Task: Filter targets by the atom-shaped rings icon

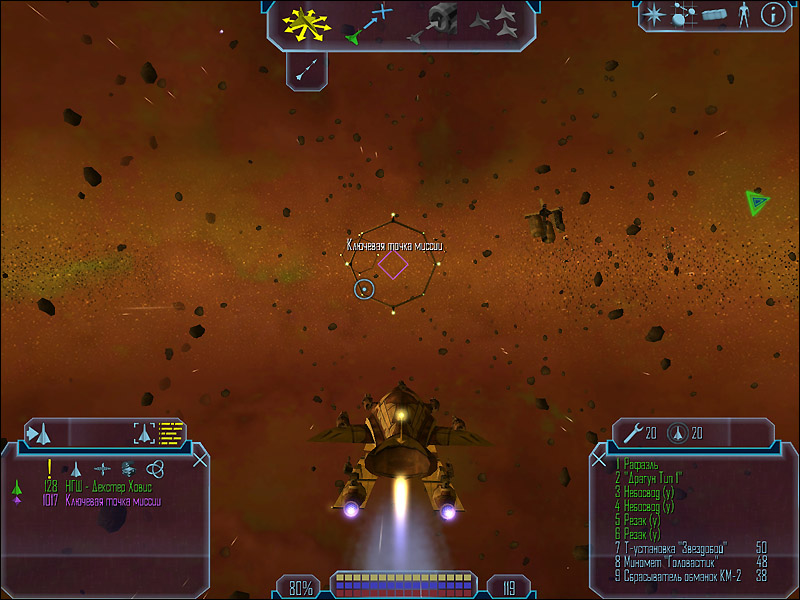Action: pyautogui.click(x=153, y=468)
